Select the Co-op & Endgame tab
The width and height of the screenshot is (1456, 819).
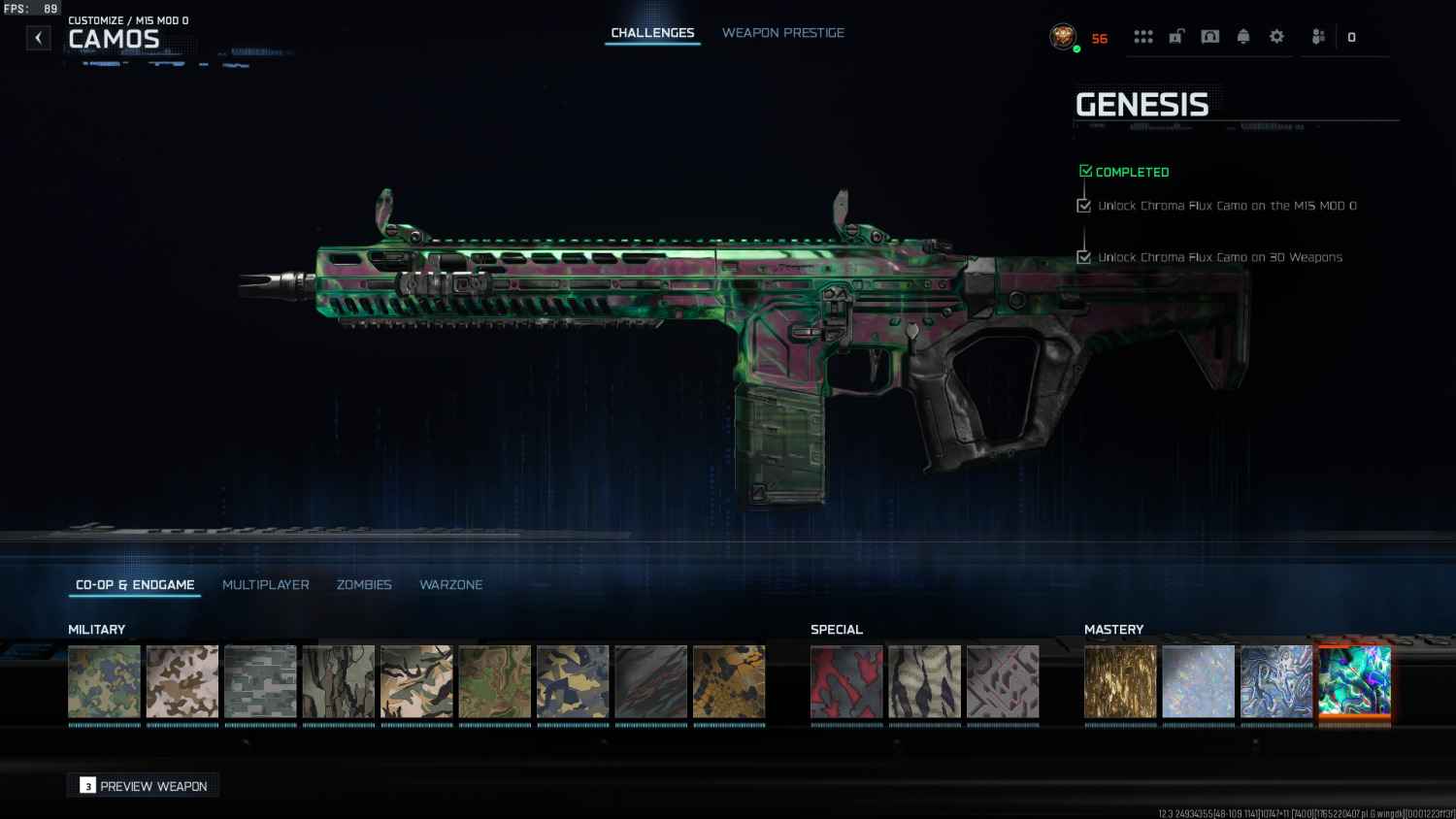pyautogui.click(x=135, y=584)
